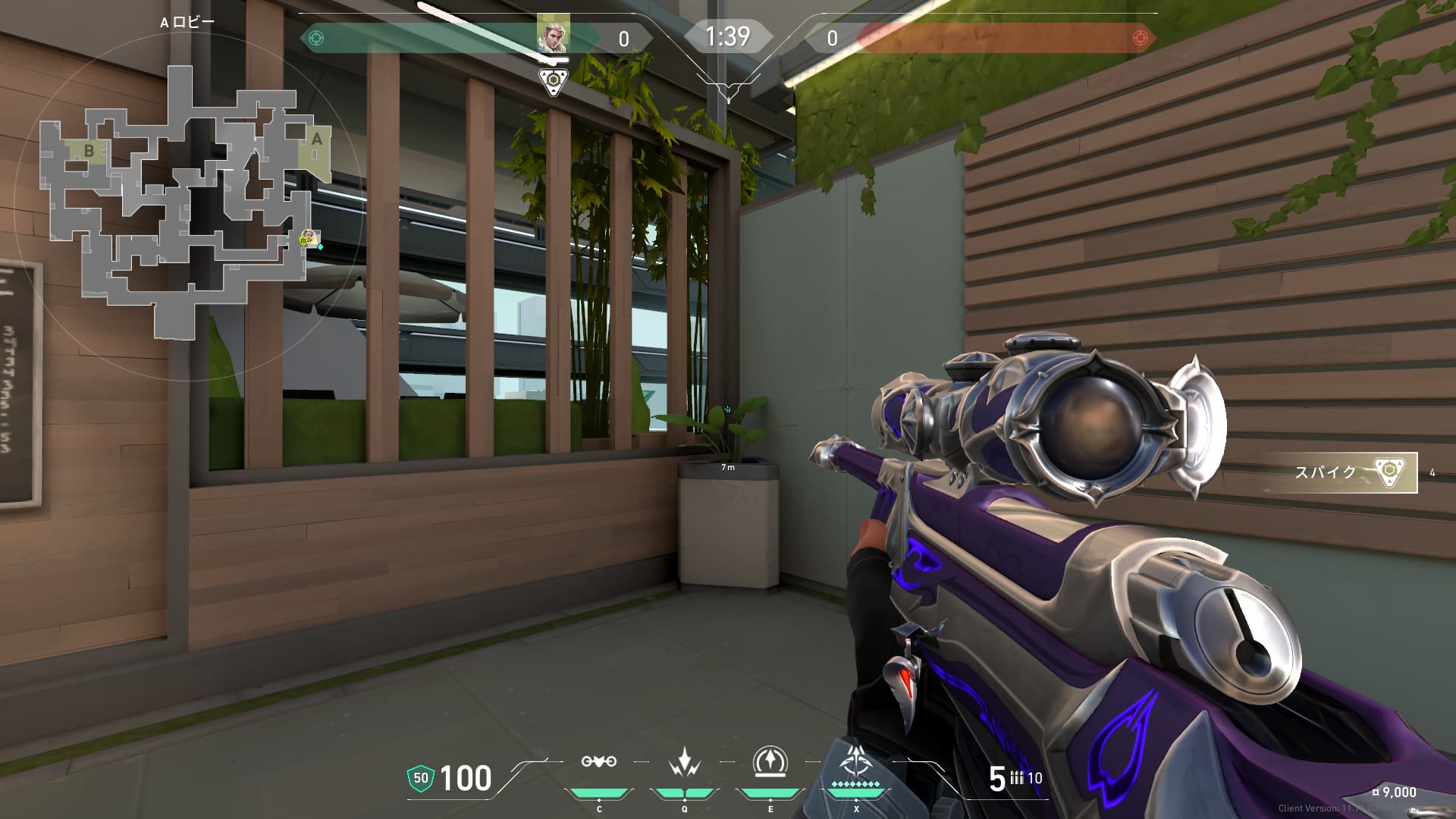
Task: Click the red enemy team emblem on the score bar
Action: (1139, 38)
